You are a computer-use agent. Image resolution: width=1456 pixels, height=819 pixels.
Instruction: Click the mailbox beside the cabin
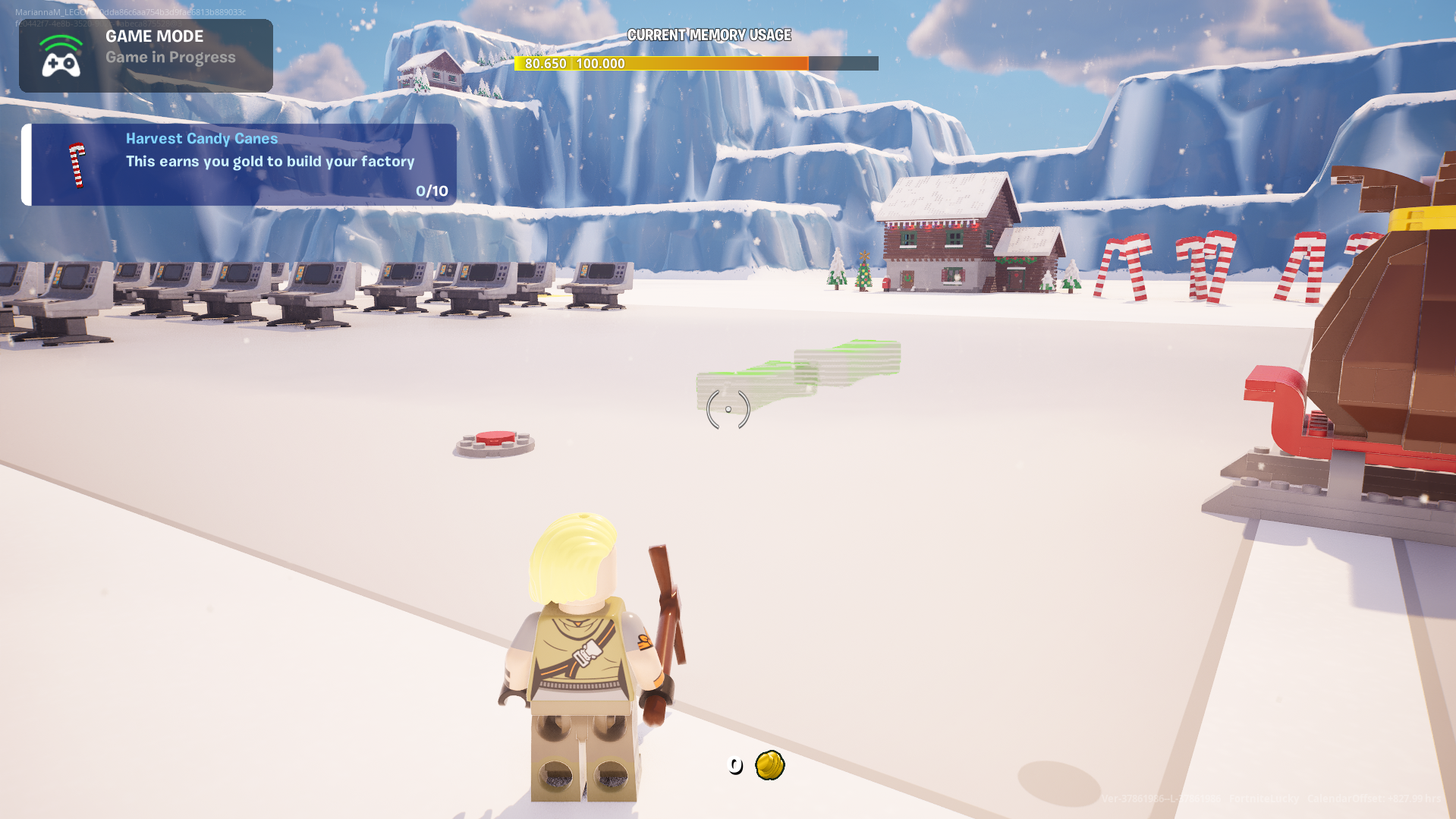tap(885, 282)
